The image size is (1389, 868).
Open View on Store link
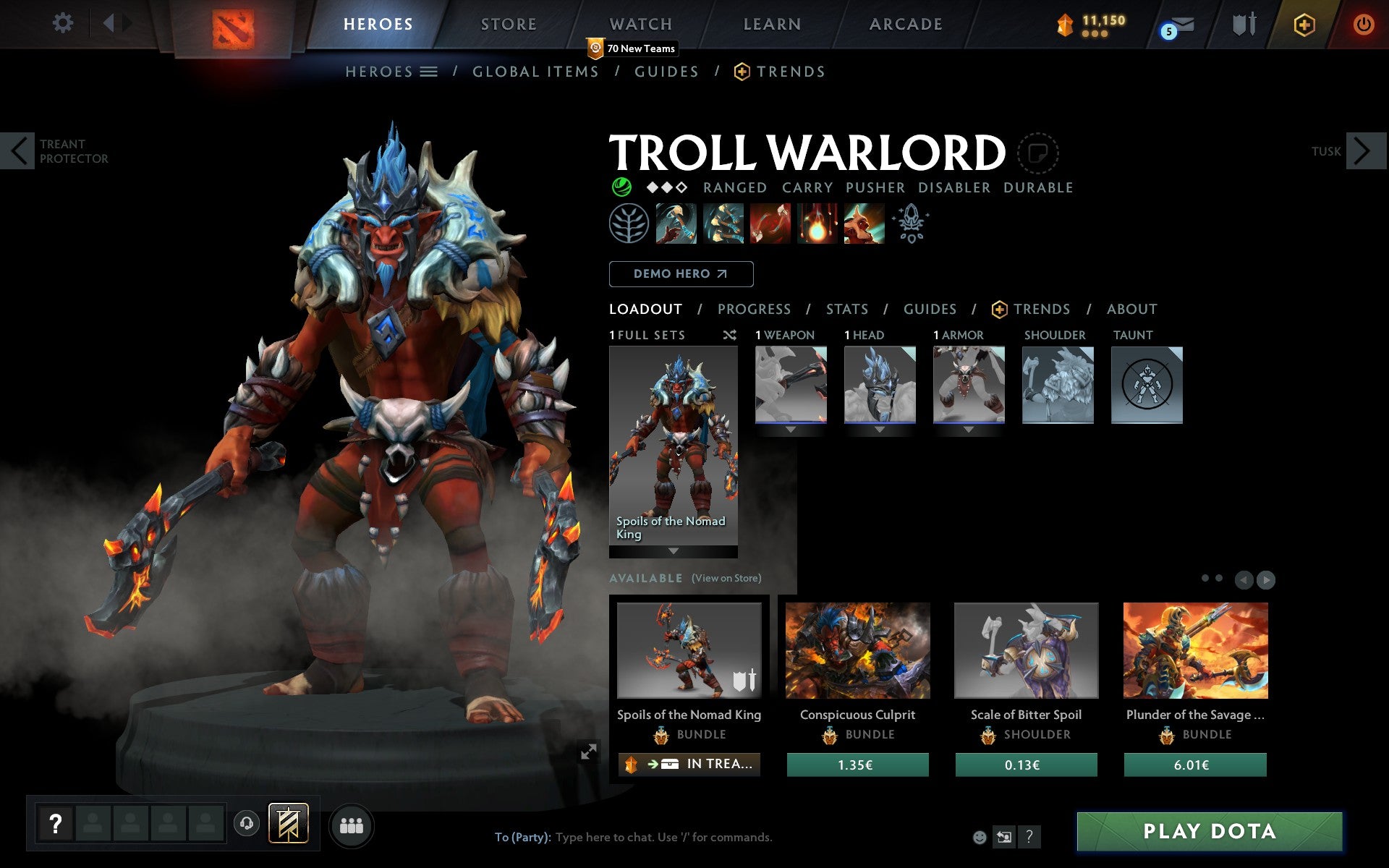click(x=726, y=579)
